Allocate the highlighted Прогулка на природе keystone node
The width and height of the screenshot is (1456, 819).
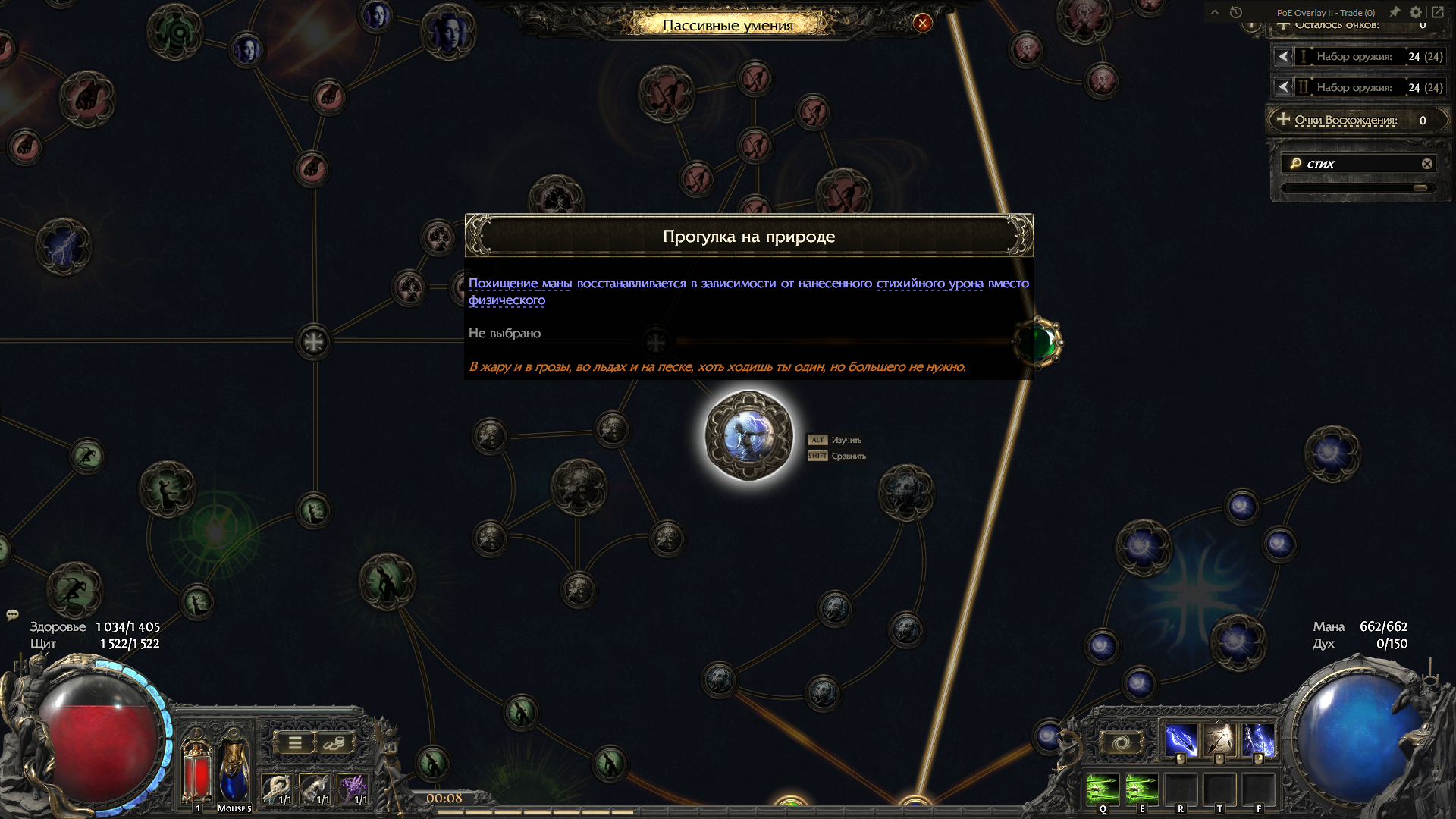[748, 436]
